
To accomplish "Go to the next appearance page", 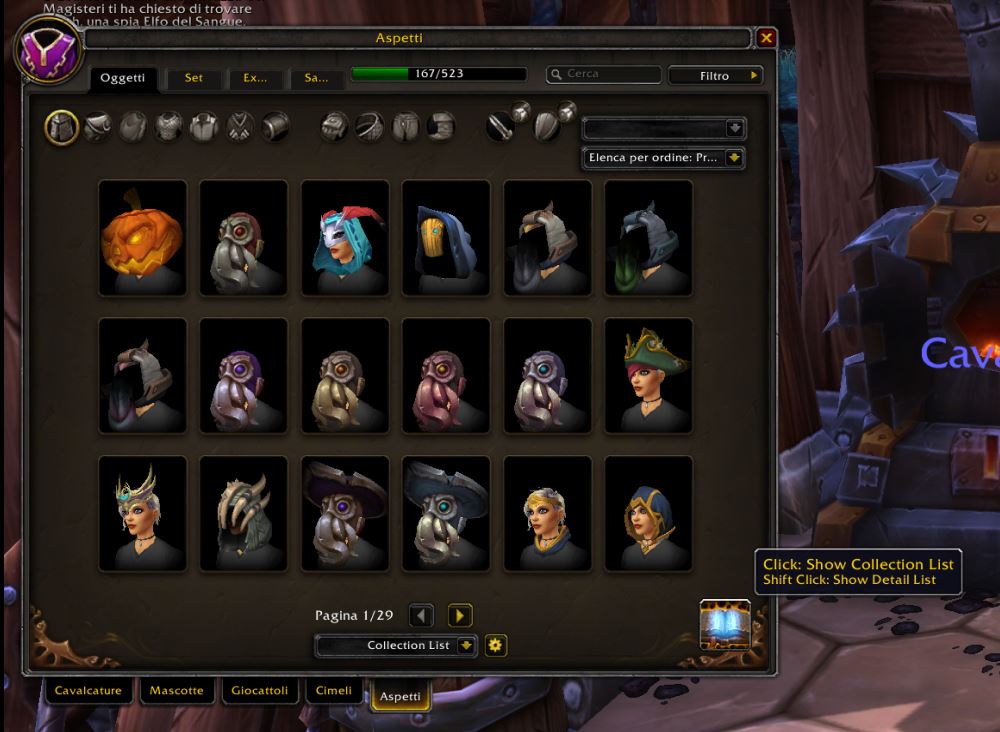I will tap(460, 616).
